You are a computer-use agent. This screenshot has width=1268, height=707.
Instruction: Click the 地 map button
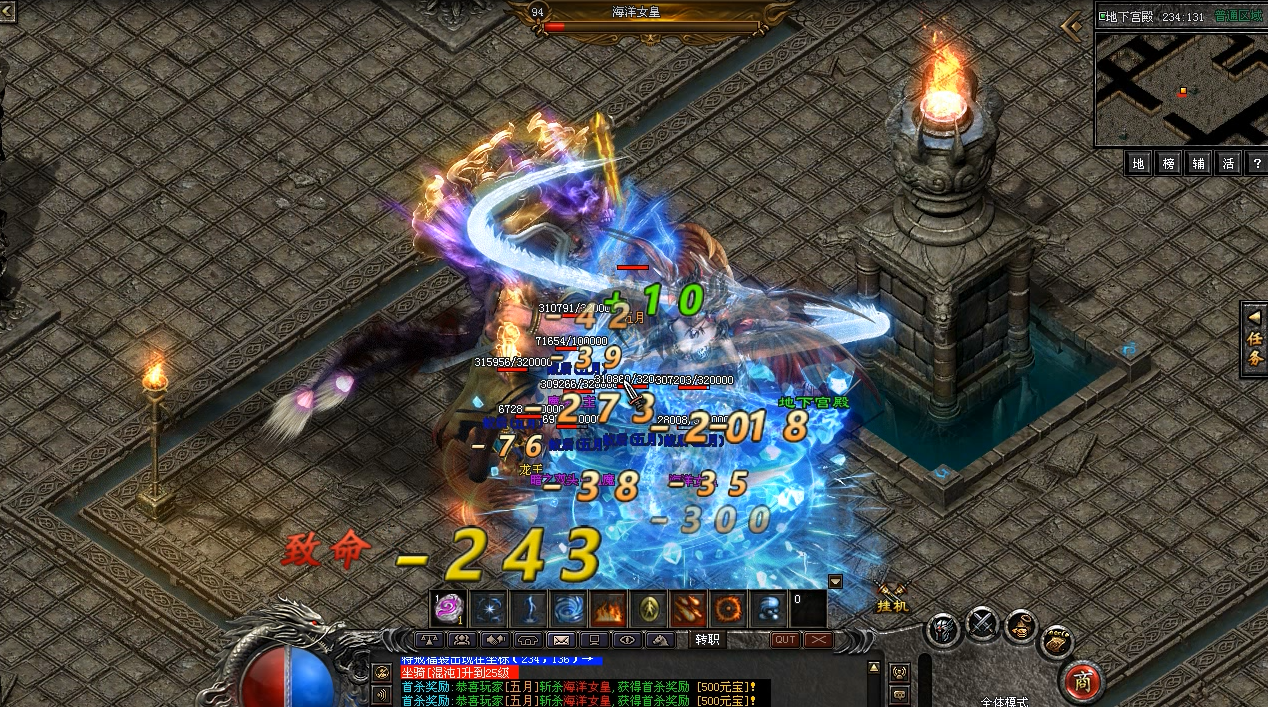pos(1138,163)
